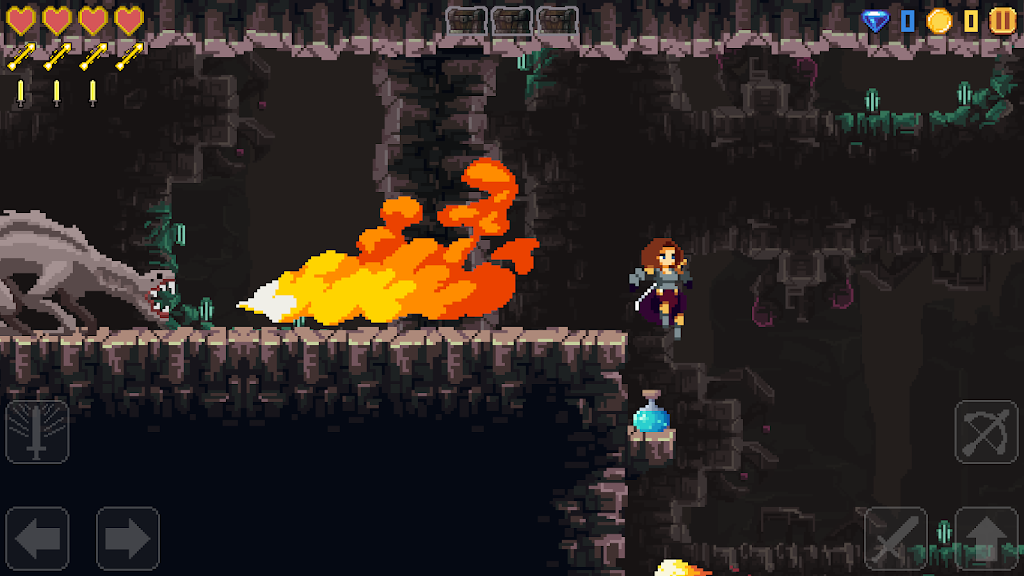Hit the jump up-arrow button
This screenshot has width=1024, height=576.
[x=986, y=539]
